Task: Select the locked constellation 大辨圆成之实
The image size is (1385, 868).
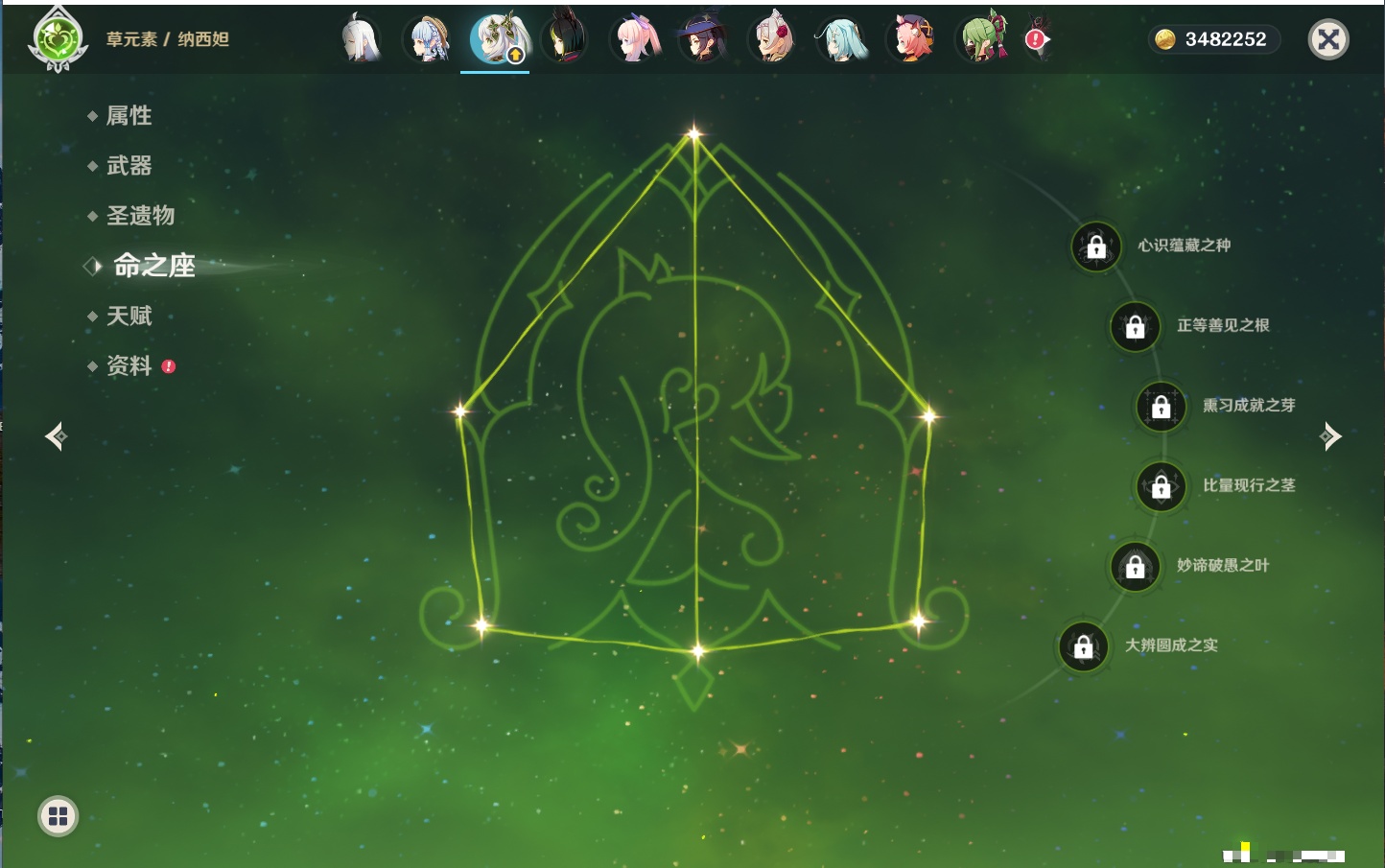Action: pos(1084,646)
